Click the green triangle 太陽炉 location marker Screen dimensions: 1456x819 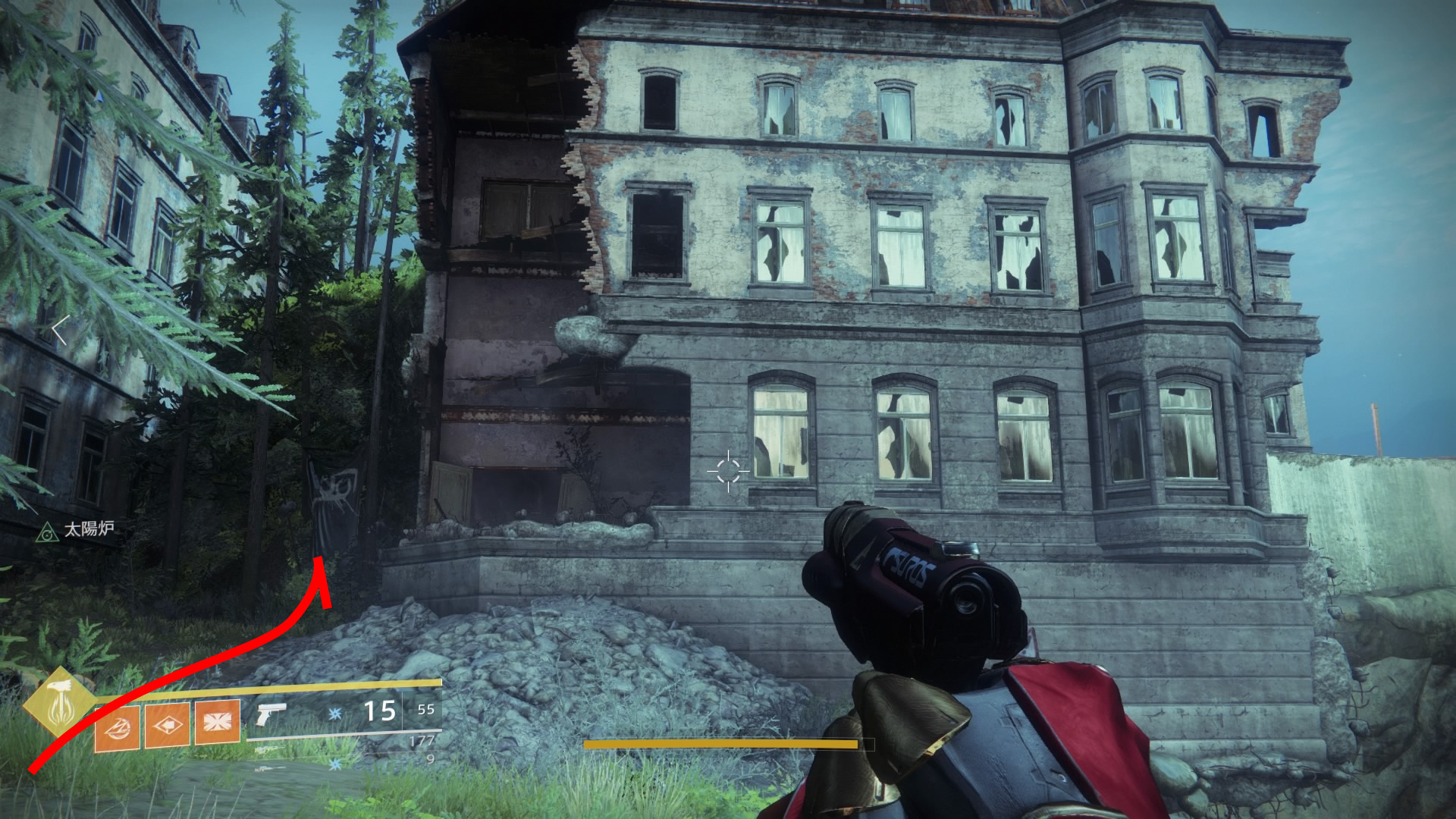coord(47,532)
